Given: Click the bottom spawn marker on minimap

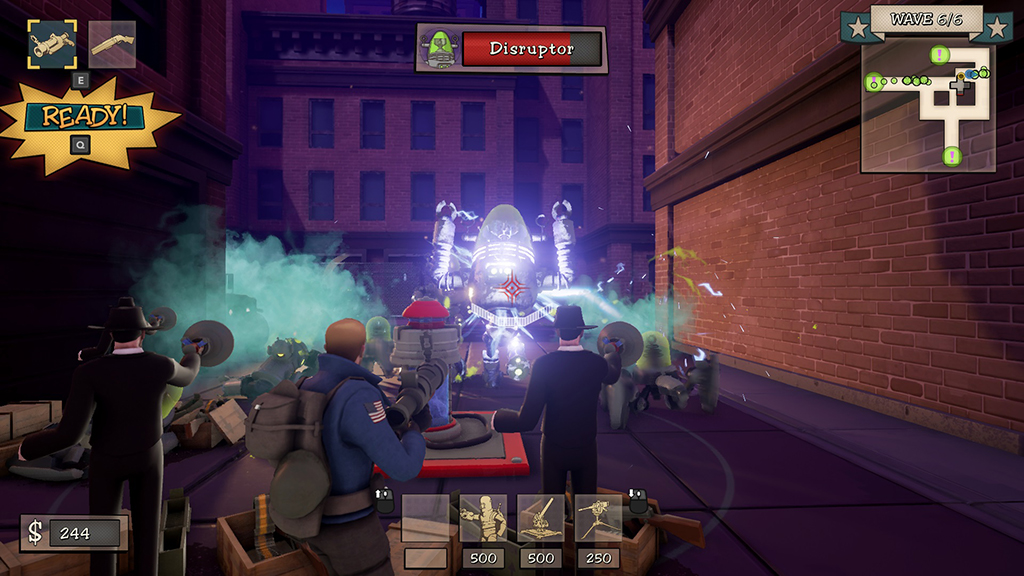Looking at the screenshot, I should [x=951, y=156].
